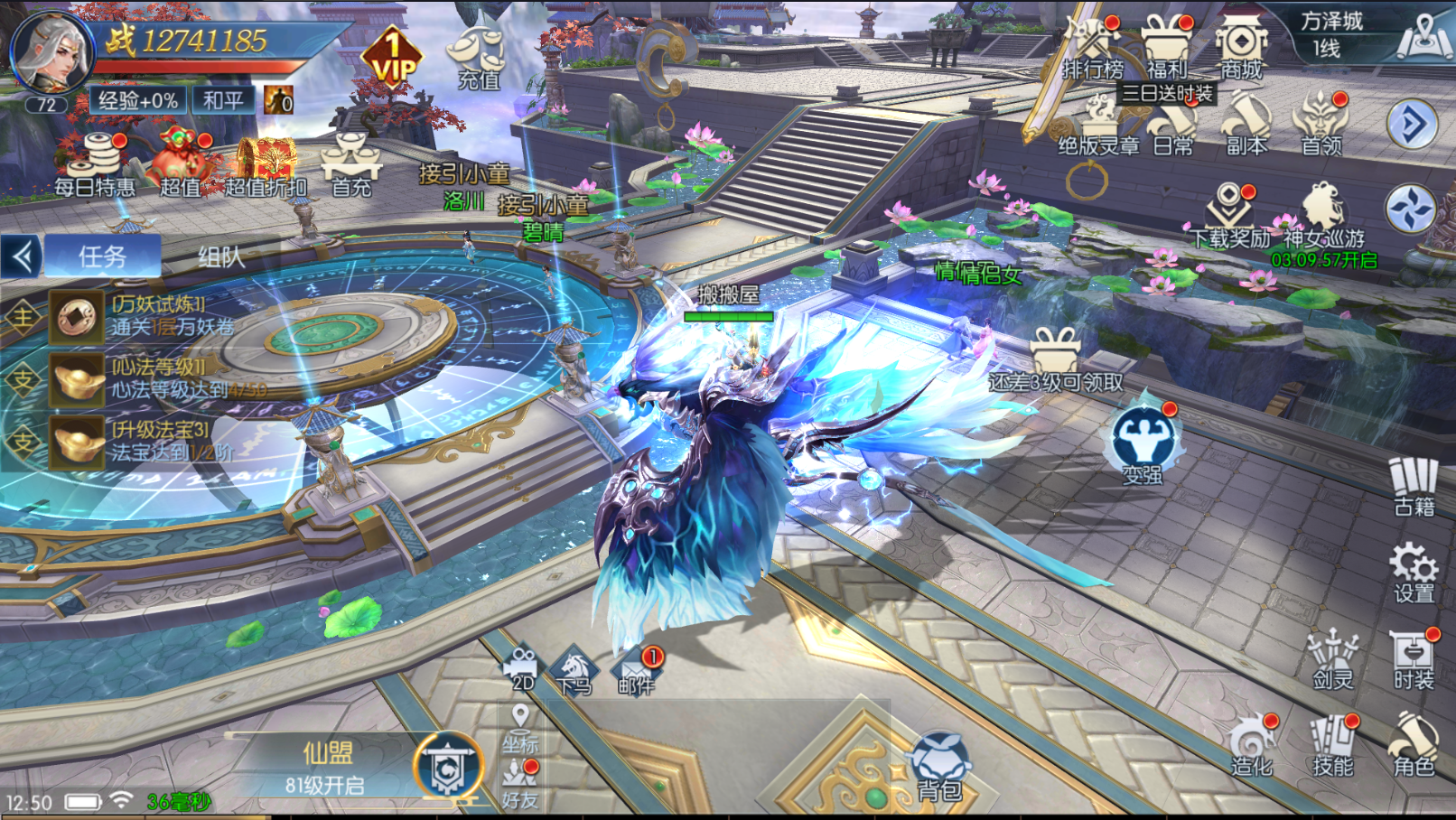1456x820 pixels.
Task: Open the 邮件 mail inbox
Action: pyautogui.click(x=637, y=671)
